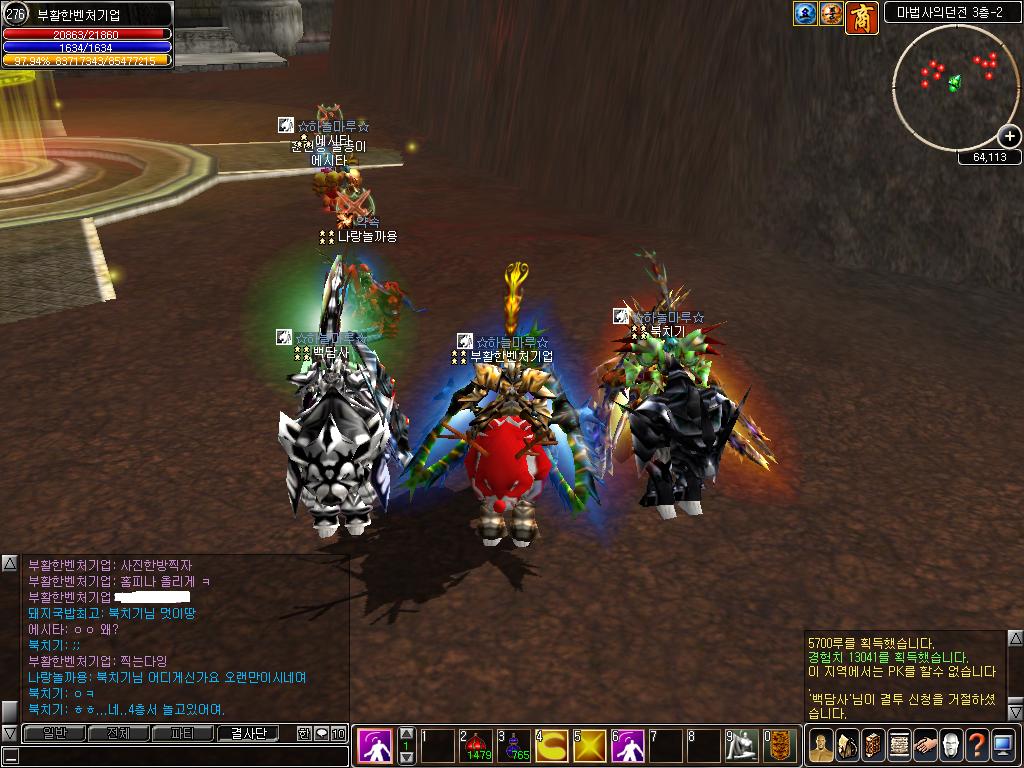Open the monitor system options icon
The width and height of the screenshot is (1024, 768).
point(1003,745)
